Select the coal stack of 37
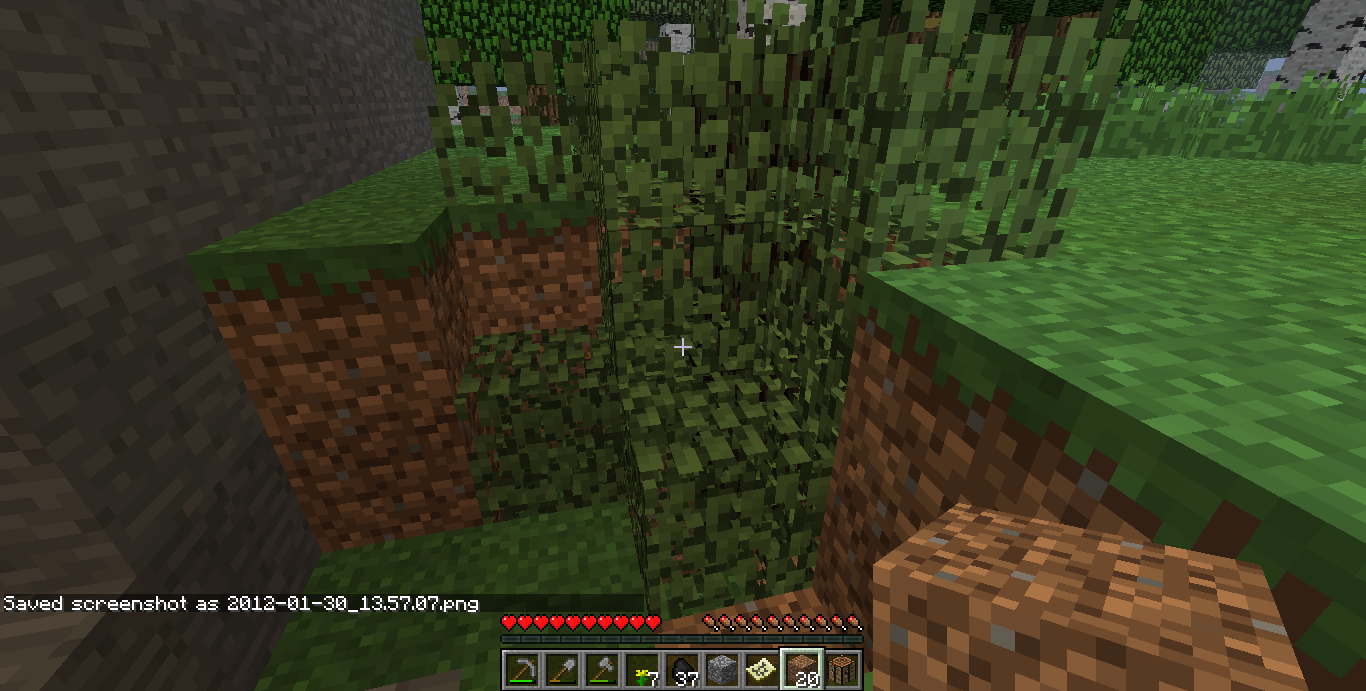Viewport: 1366px width, 691px height. click(x=681, y=669)
